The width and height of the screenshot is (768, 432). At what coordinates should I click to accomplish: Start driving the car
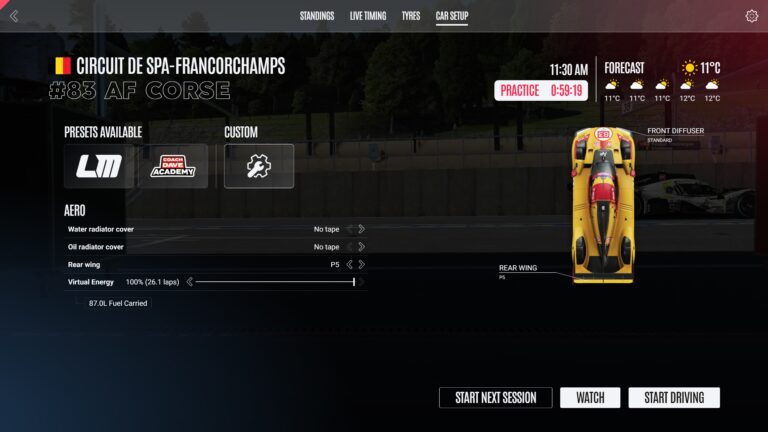click(674, 398)
